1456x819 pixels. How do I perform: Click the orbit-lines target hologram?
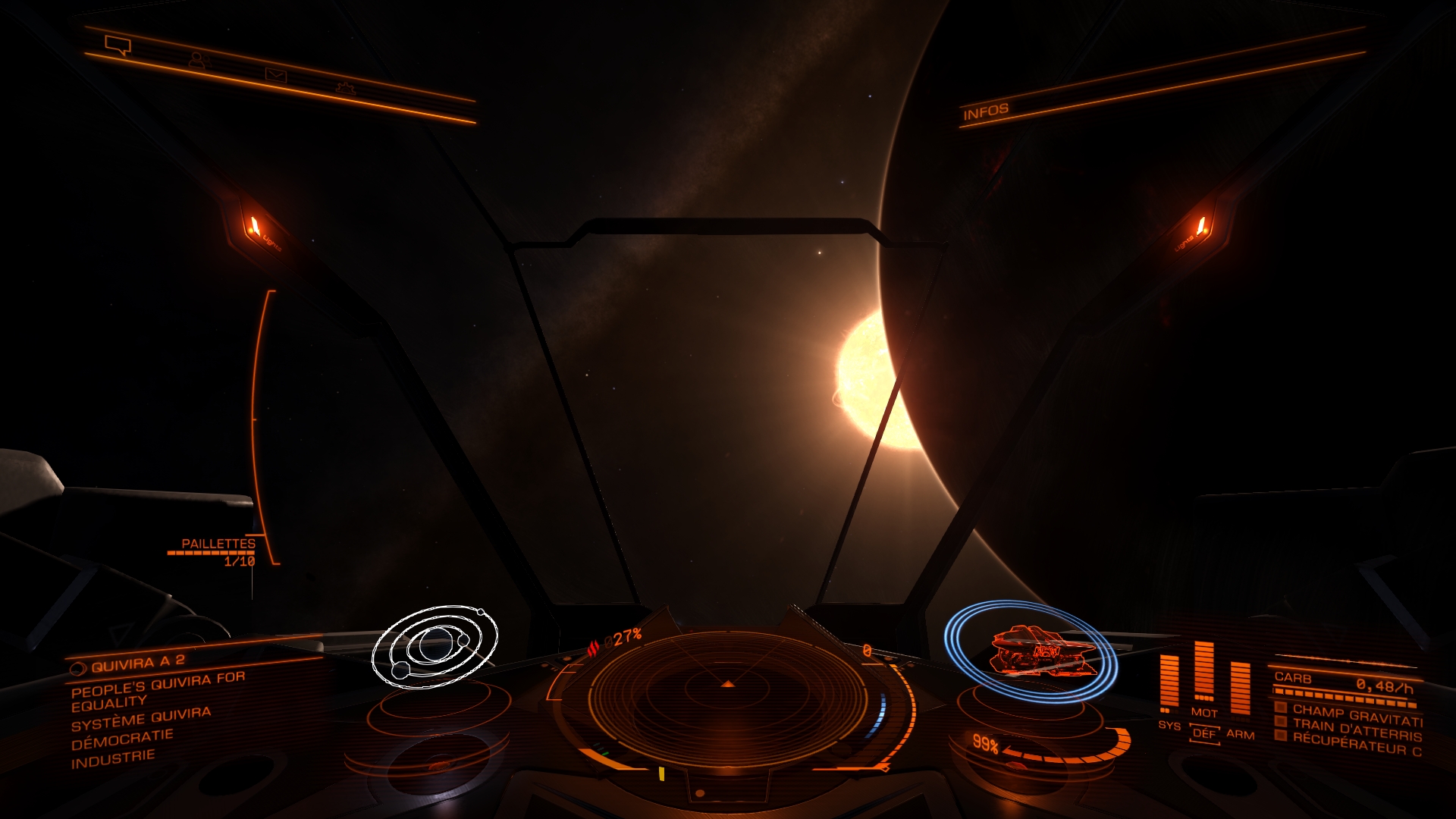tap(435, 646)
